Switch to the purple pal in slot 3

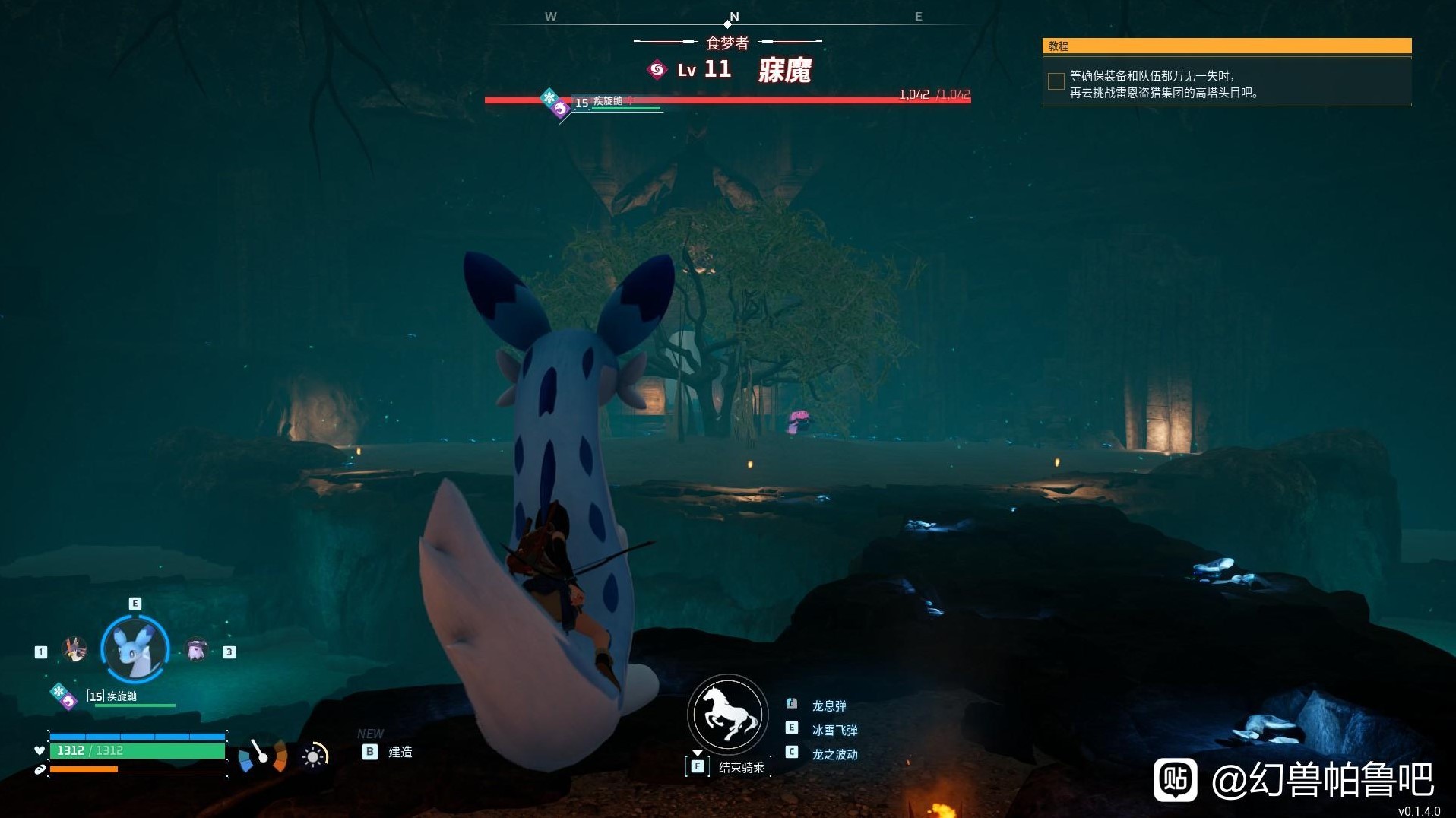(x=197, y=649)
